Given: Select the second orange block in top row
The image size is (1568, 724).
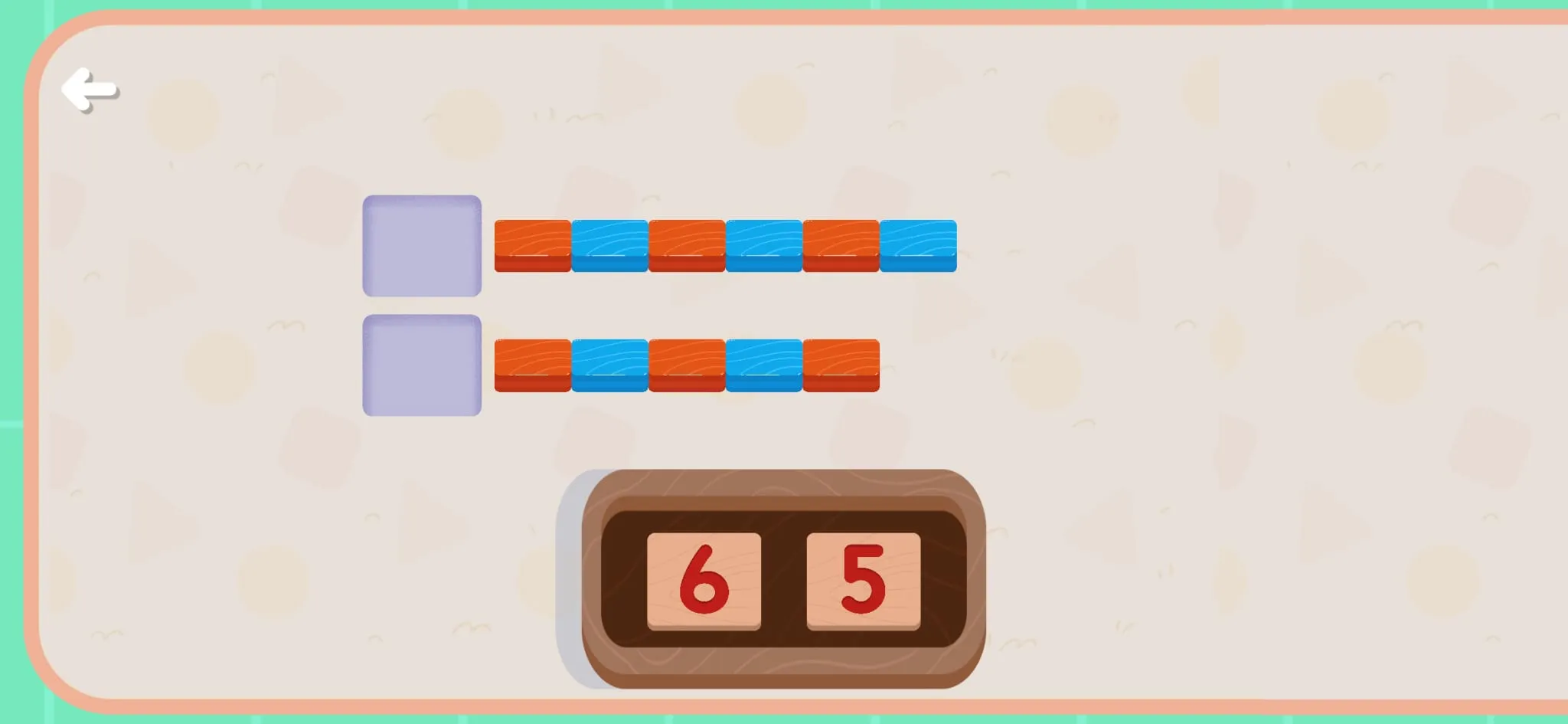Looking at the screenshot, I should [x=685, y=244].
